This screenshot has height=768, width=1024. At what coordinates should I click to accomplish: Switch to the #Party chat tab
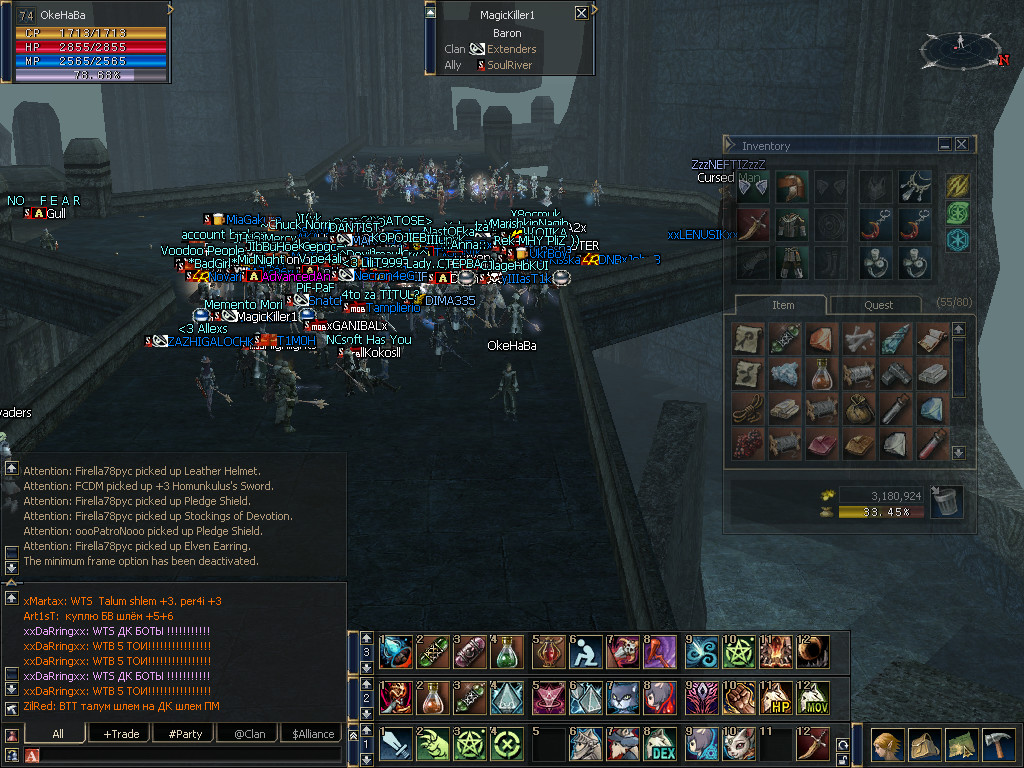pos(185,733)
